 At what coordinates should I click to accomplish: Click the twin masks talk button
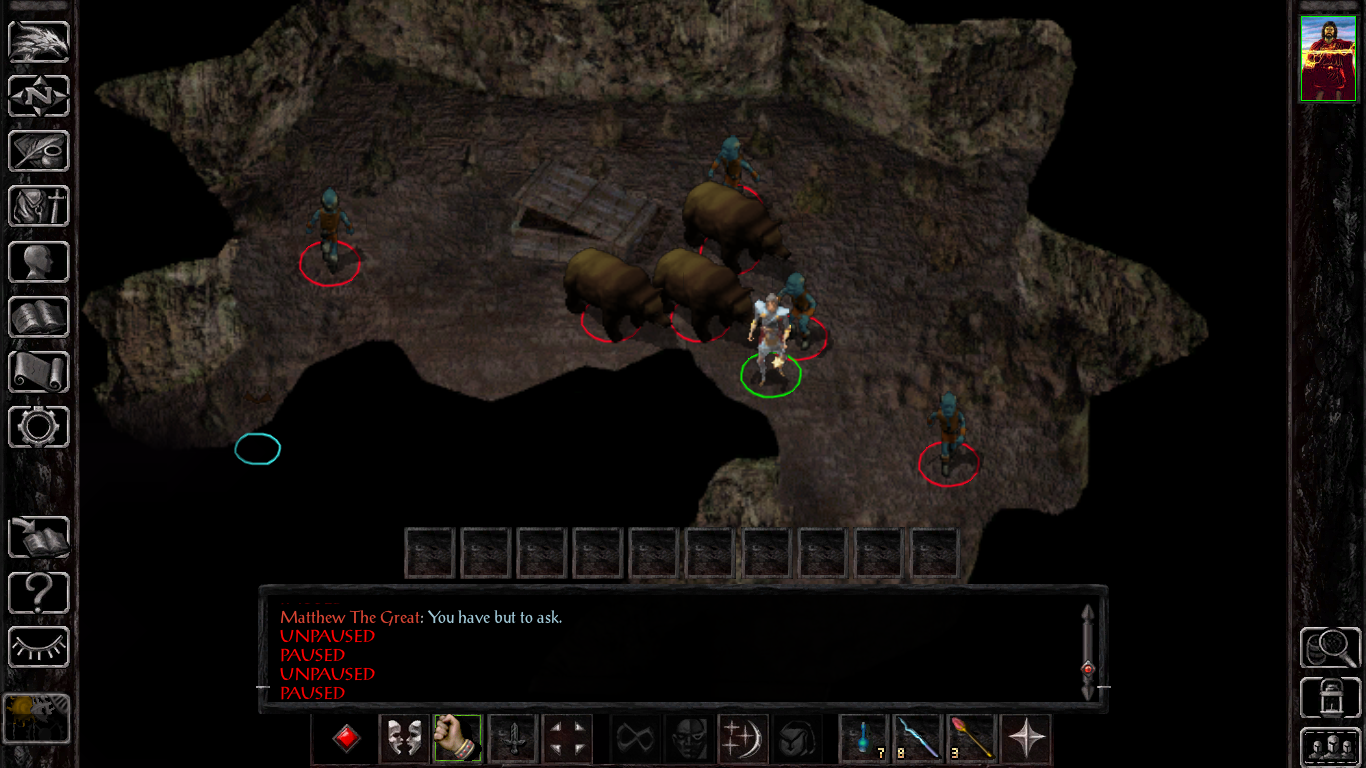[x=404, y=740]
